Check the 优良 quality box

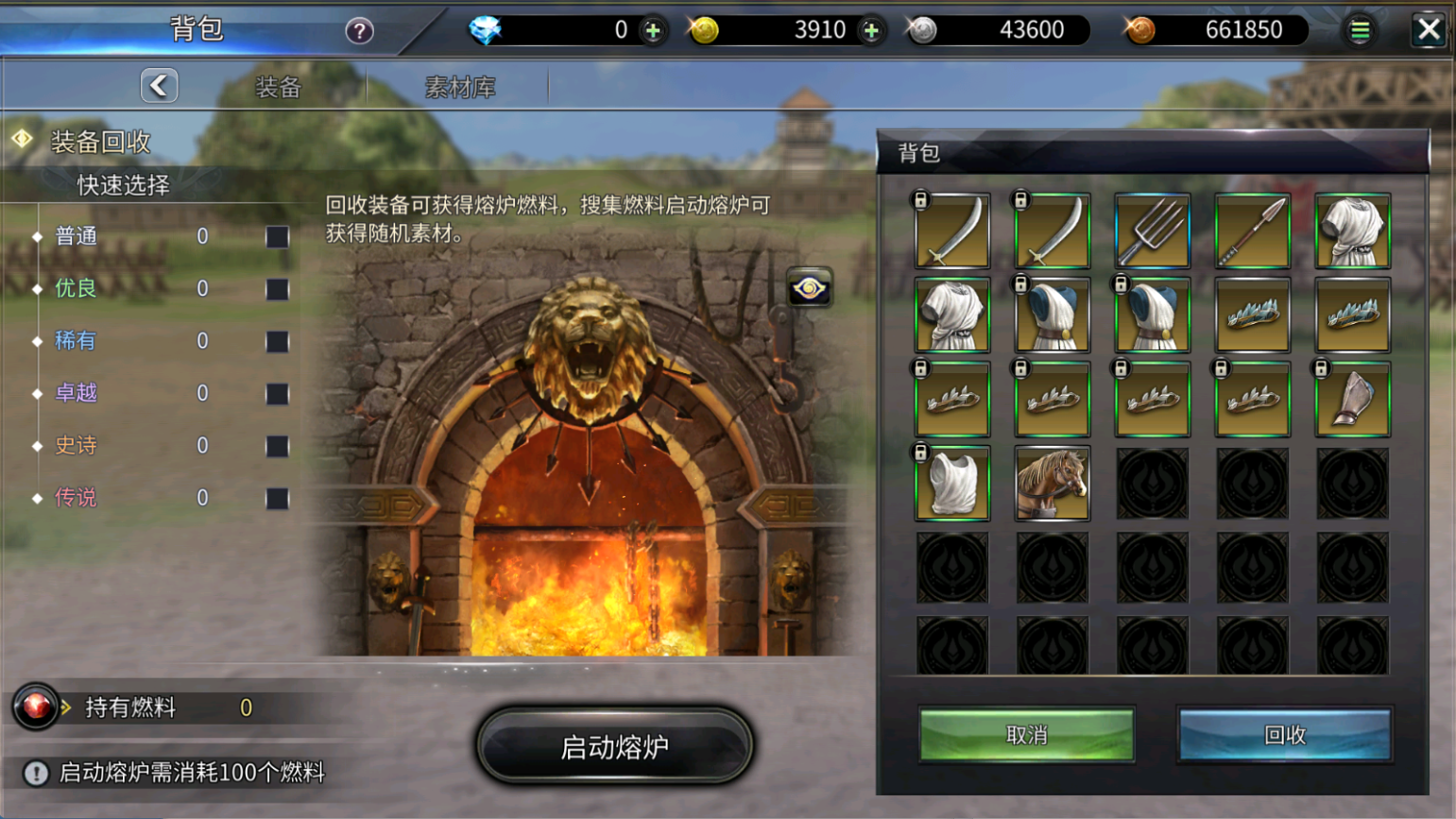pyautogui.click(x=277, y=289)
